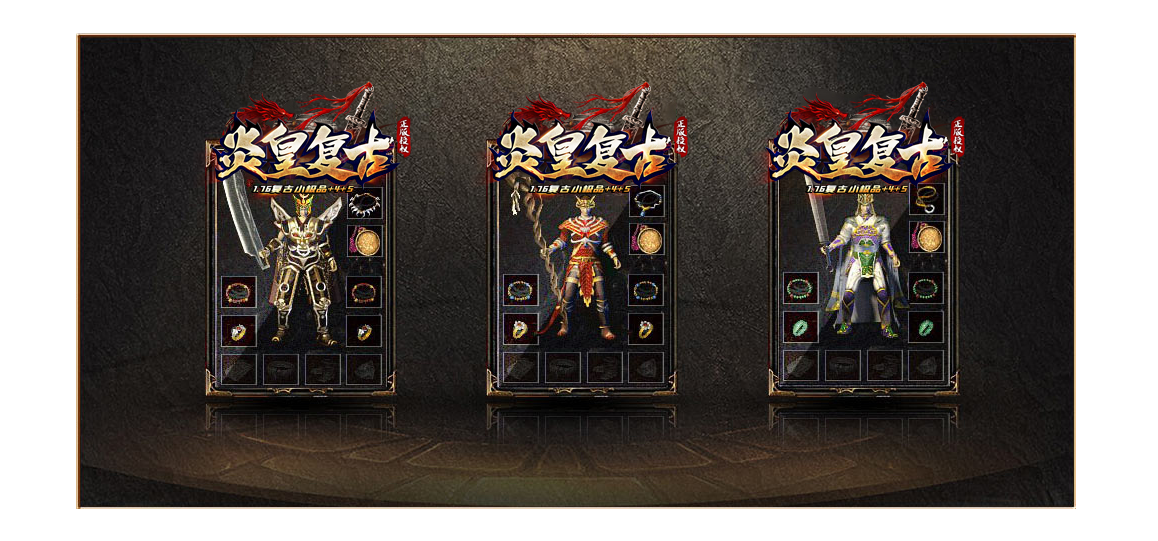Click the taoist's gold medal slot

[927, 240]
